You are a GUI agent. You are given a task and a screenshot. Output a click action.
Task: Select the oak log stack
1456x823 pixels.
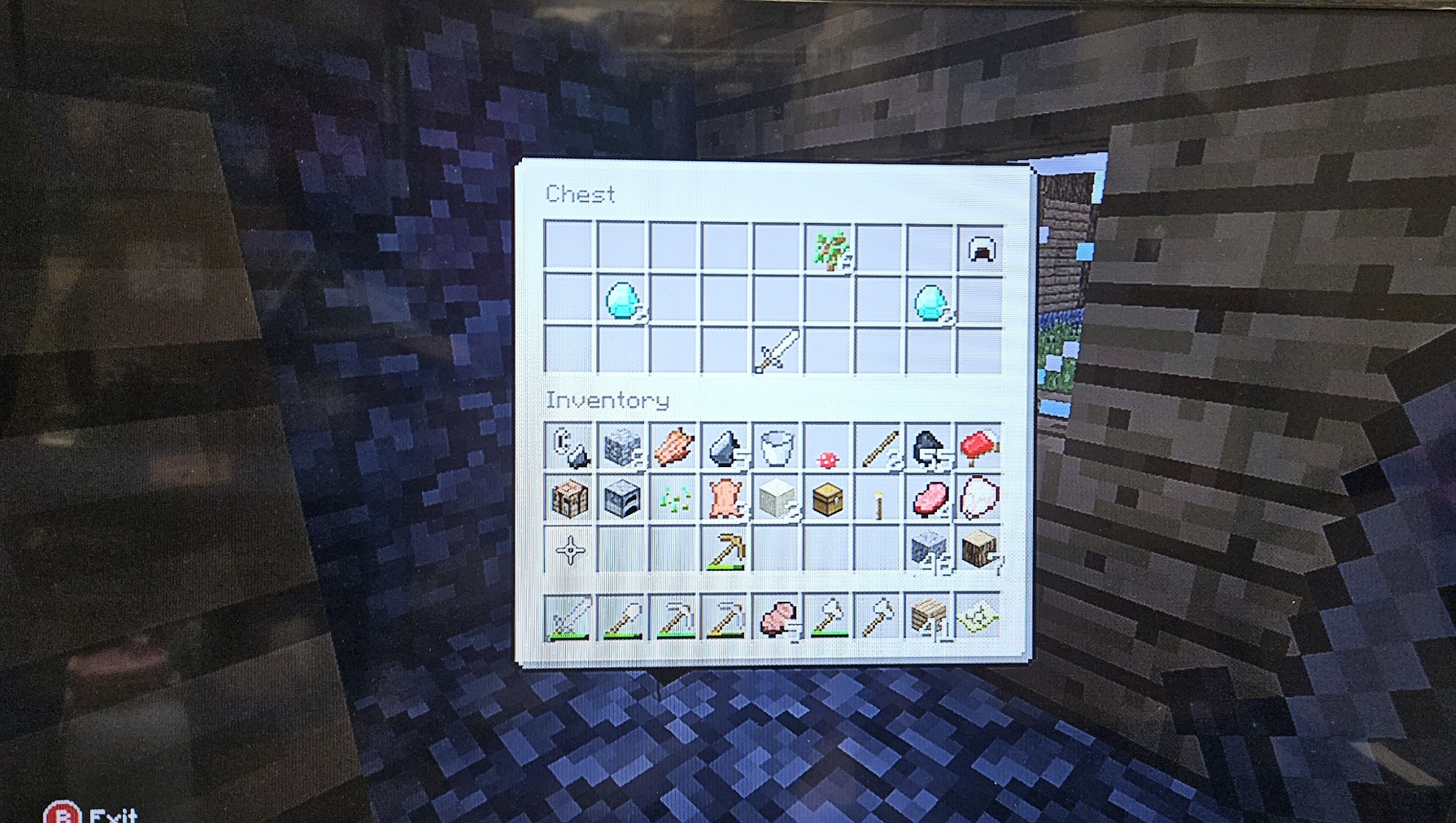click(x=979, y=549)
